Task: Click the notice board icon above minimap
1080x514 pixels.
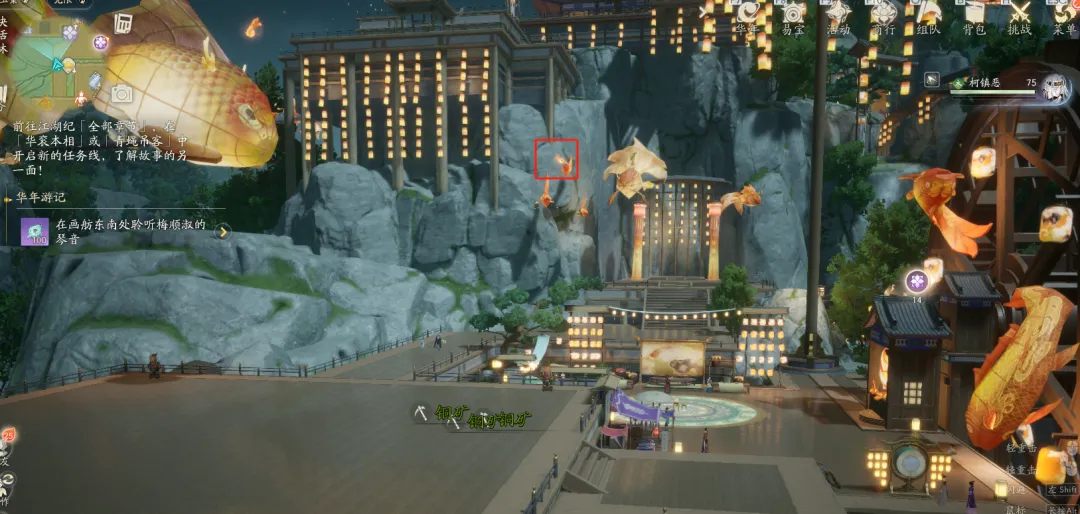Action: [x=123, y=23]
